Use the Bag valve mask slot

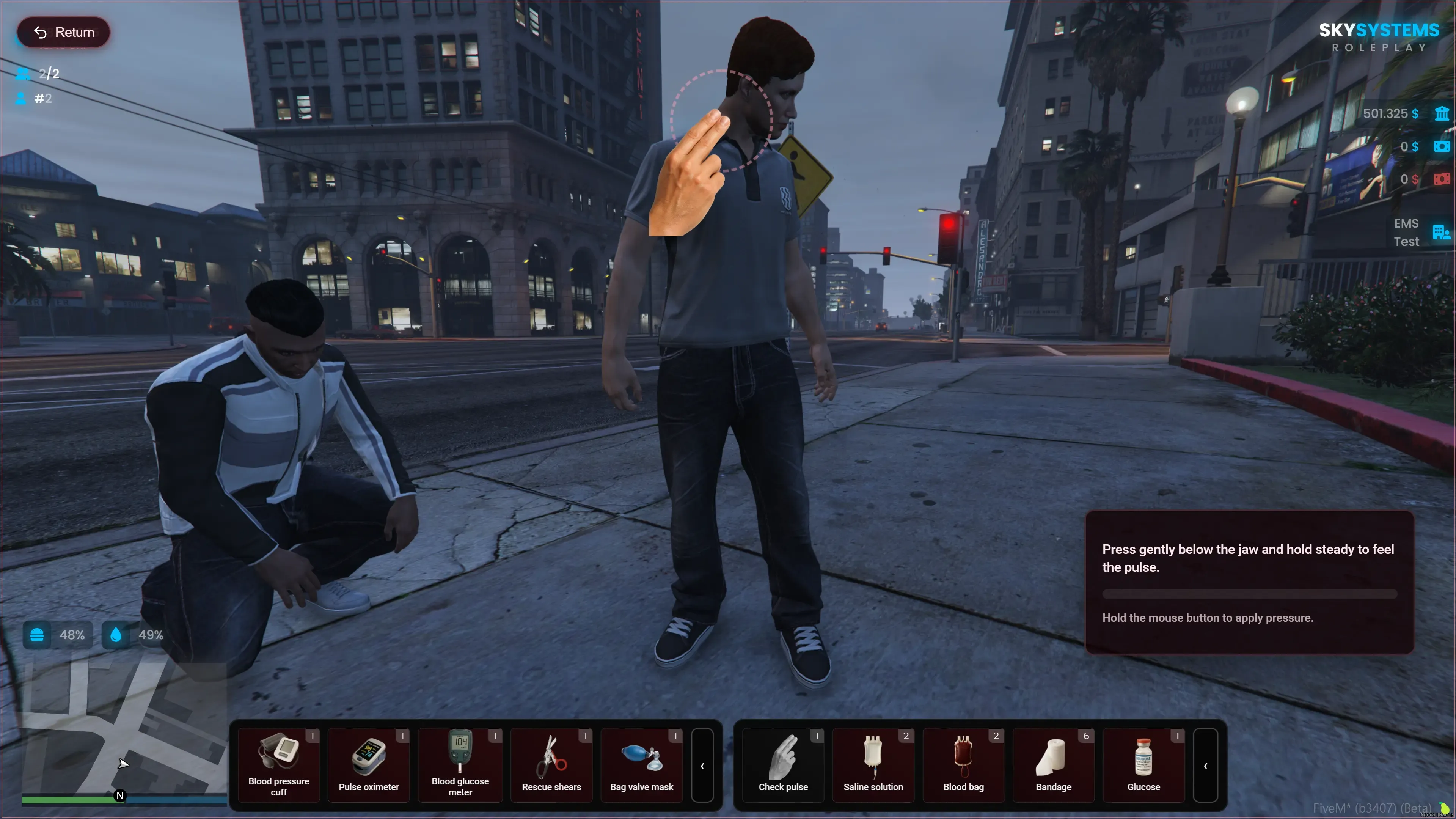tap(641, 765)
